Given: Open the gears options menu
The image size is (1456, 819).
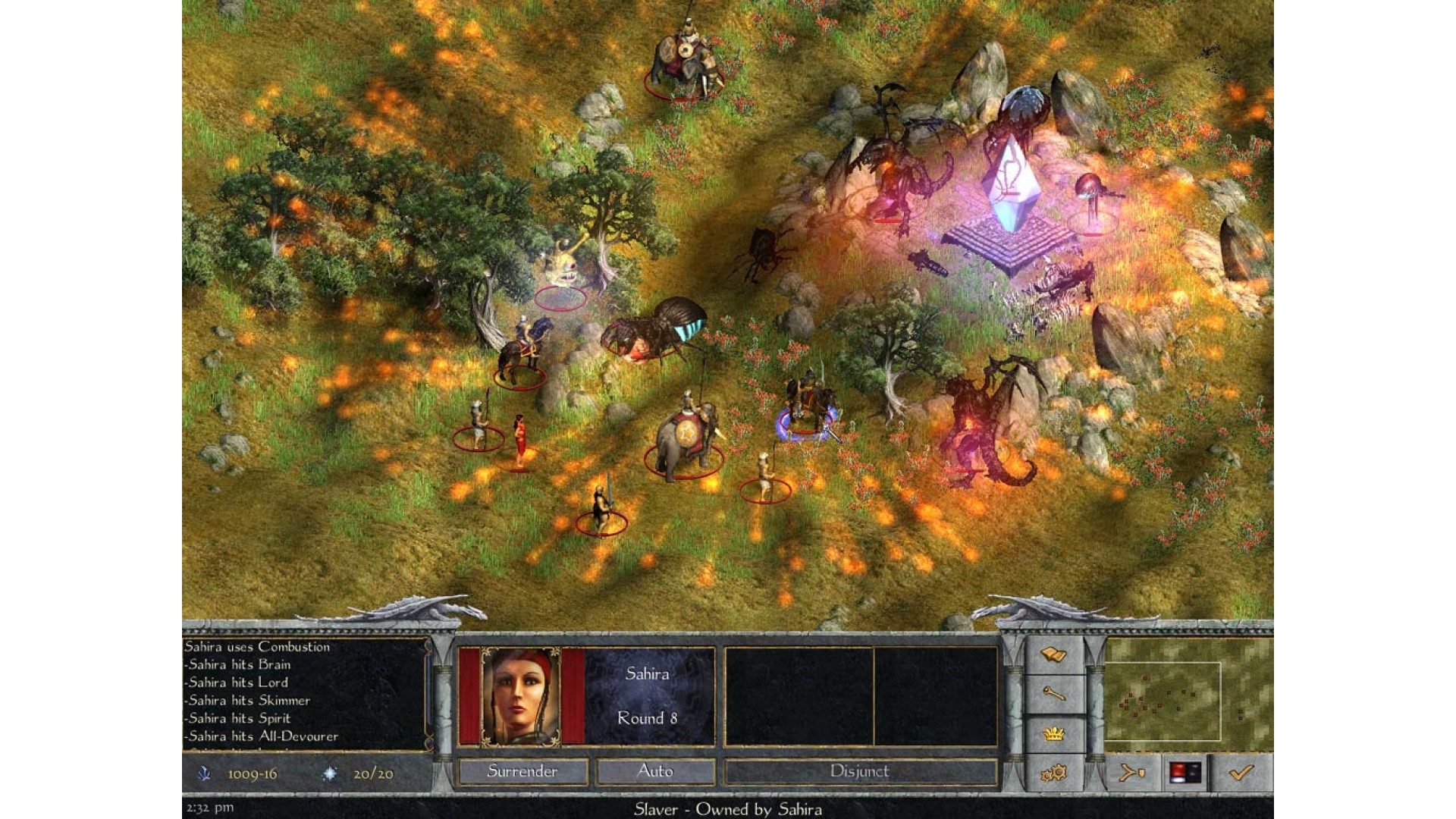Looking at the screenshot, I should point(1054,773).
